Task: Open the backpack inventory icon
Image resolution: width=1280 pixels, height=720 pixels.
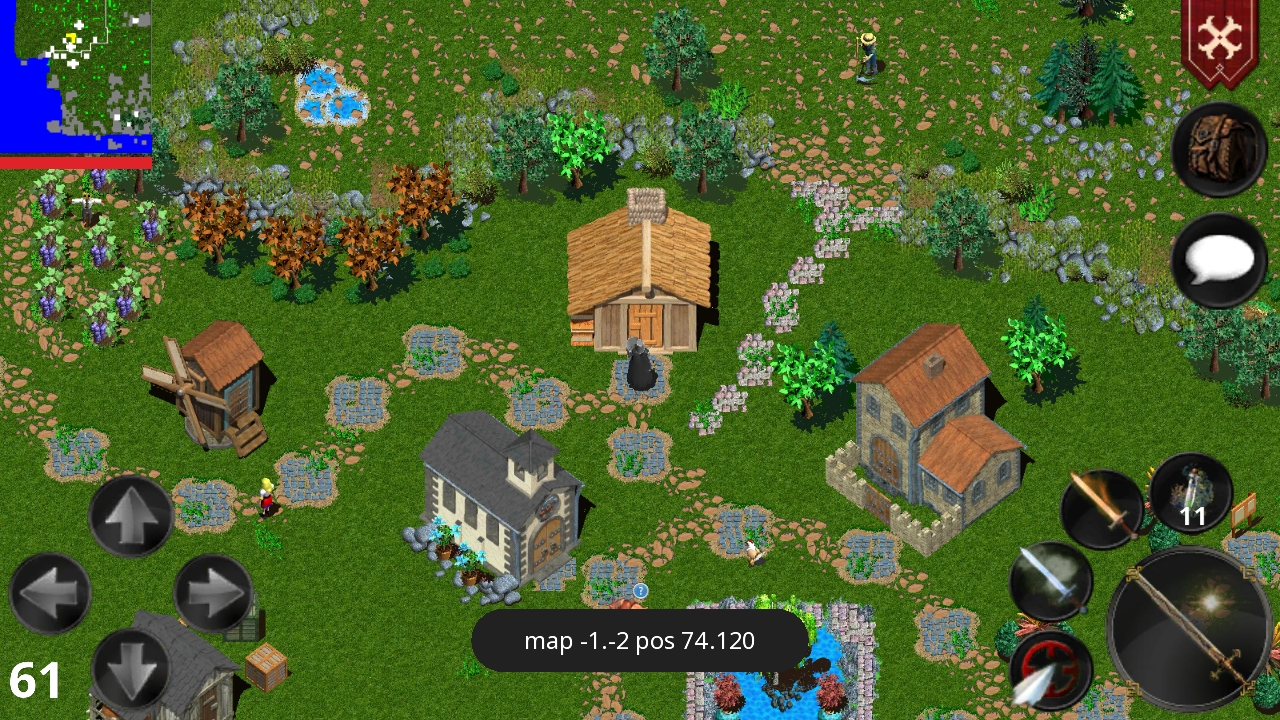Action: 1220,150
